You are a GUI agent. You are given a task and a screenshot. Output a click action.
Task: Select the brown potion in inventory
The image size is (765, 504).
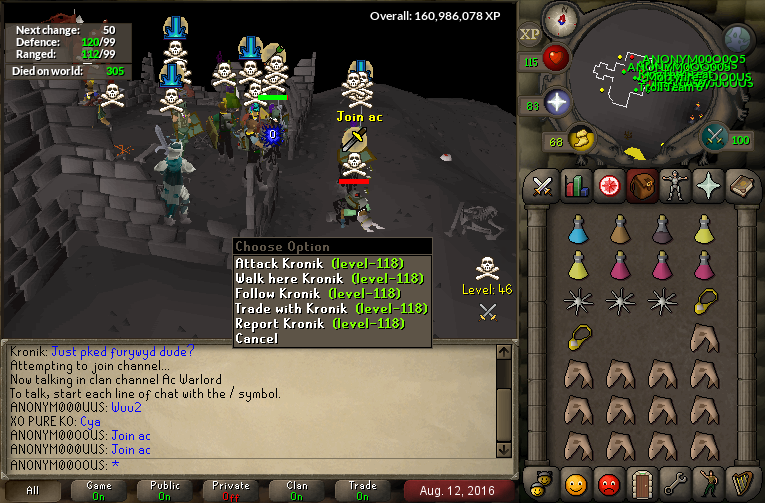pos(618,231)
